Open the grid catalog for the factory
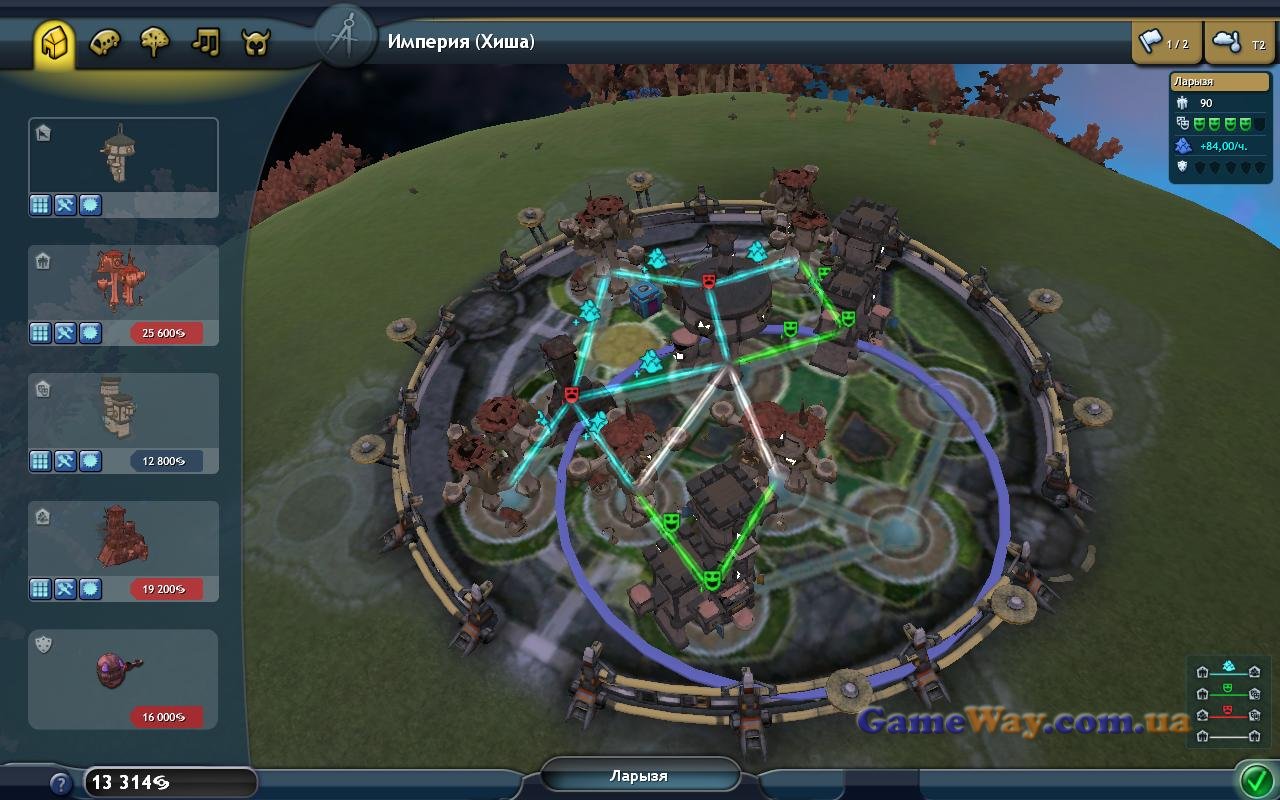 (x=40, y=589)
